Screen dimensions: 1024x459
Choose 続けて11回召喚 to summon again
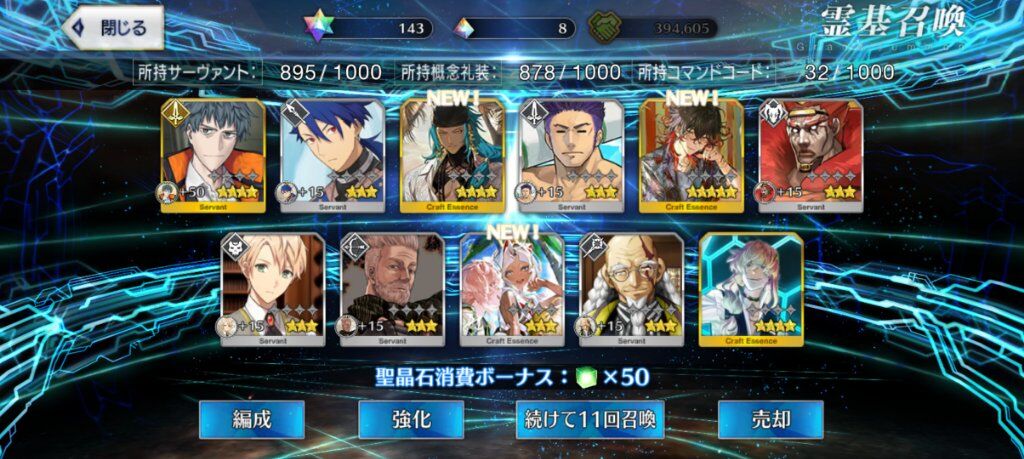click(x=591, y=419)
